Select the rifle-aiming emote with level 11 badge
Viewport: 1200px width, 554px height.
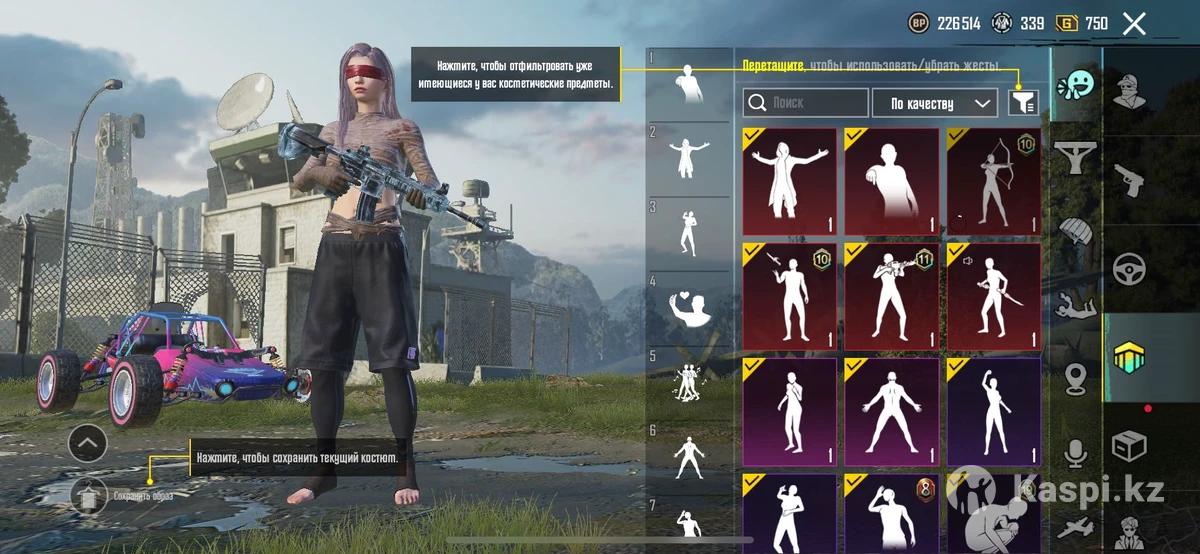point(891,296)
